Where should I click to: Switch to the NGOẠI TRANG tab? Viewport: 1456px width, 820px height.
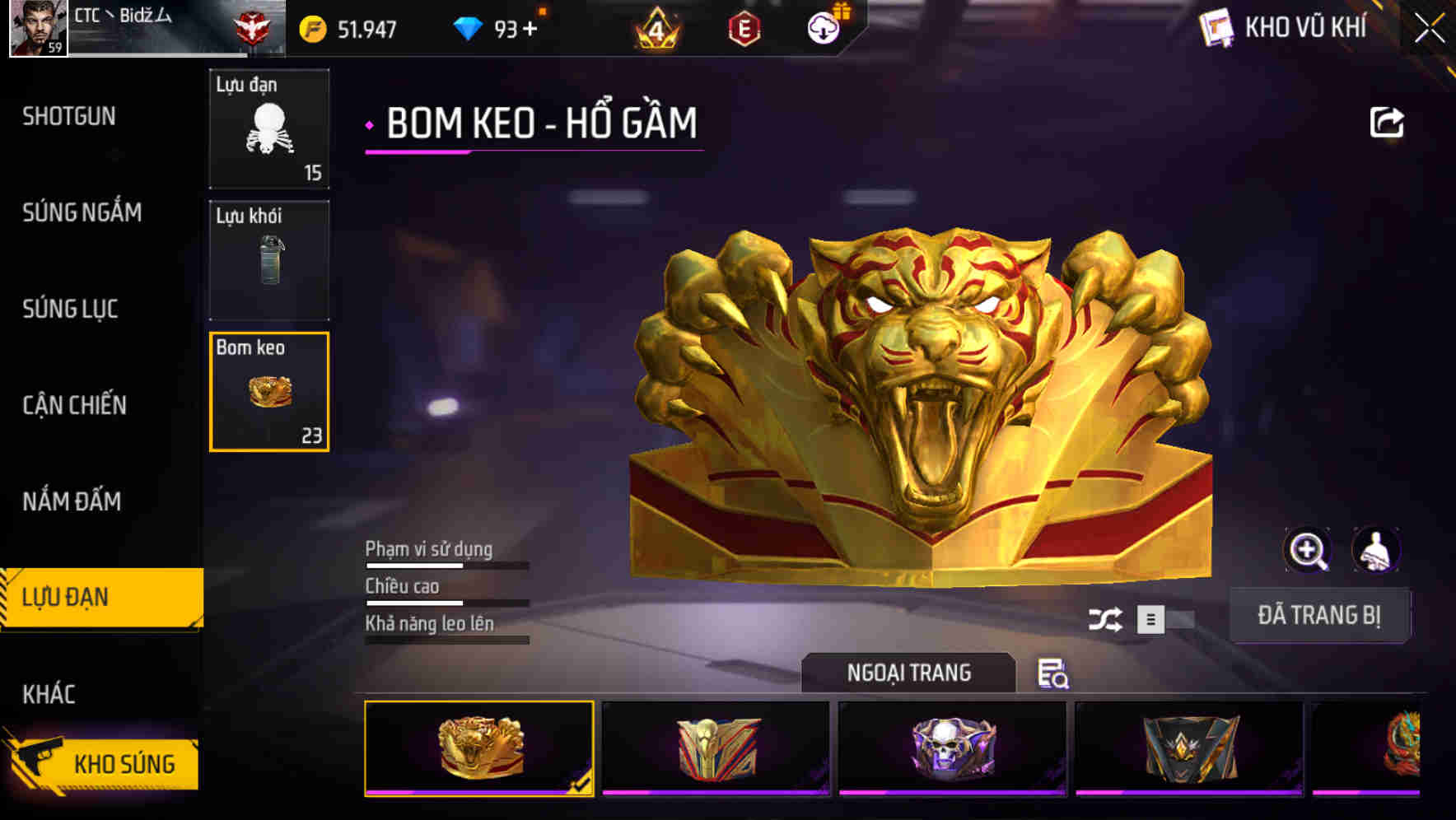click(x=910, y=673)
